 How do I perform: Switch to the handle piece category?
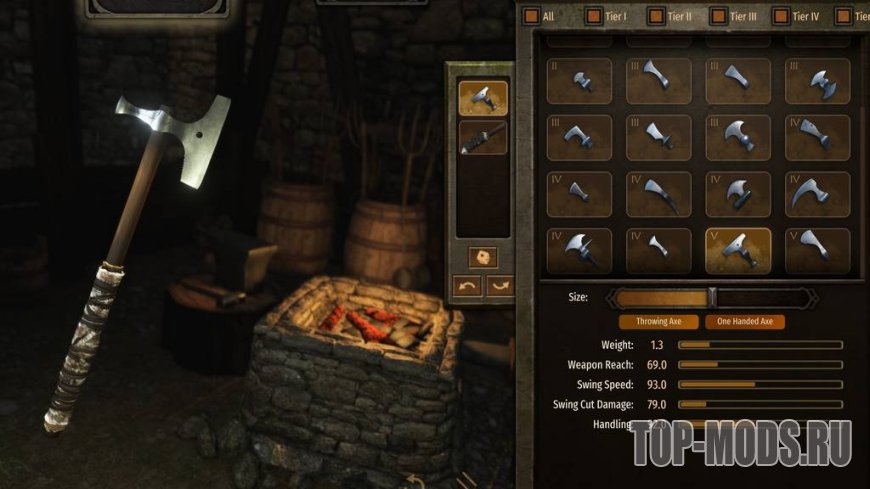pyautogui.click(x=483, y=137)
